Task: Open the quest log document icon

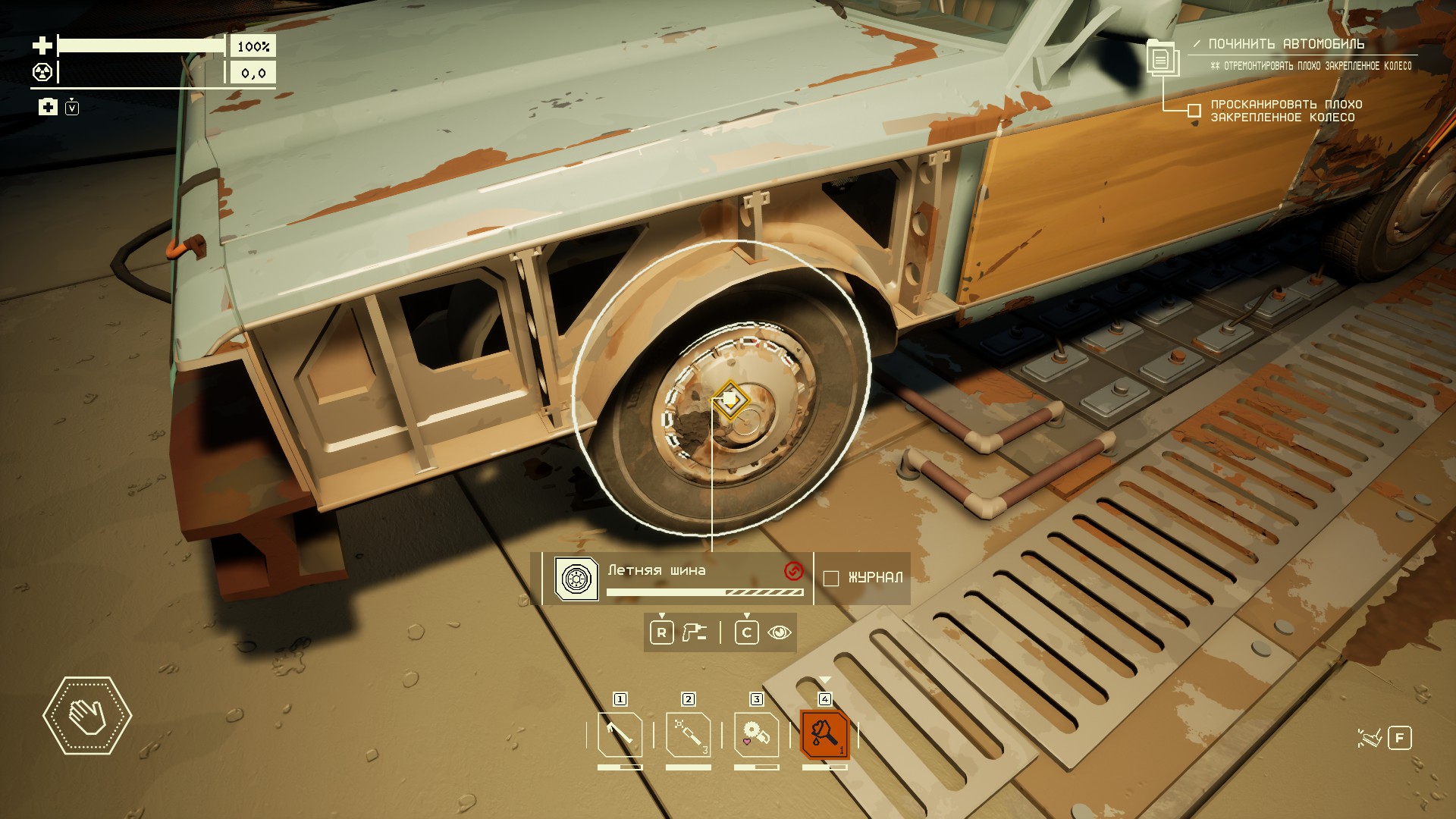Action: point(1160,58)
